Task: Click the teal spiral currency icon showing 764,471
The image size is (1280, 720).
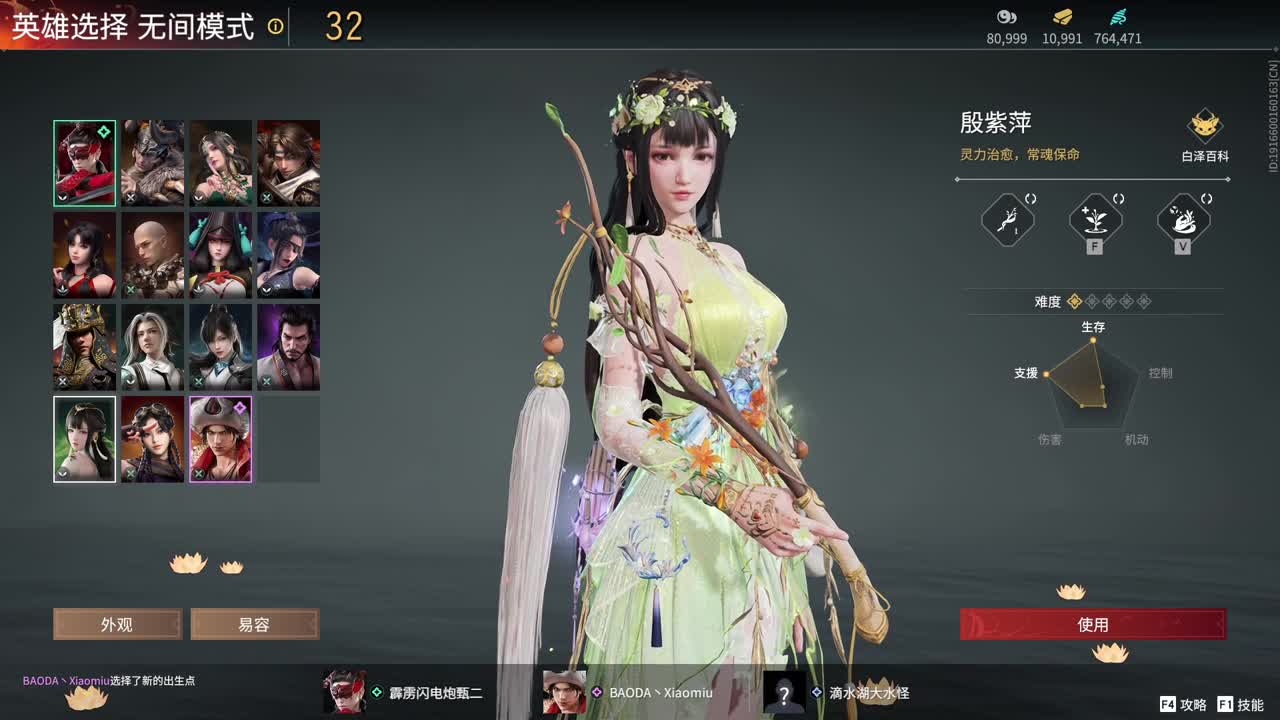Action: [x=1120, y=17]
